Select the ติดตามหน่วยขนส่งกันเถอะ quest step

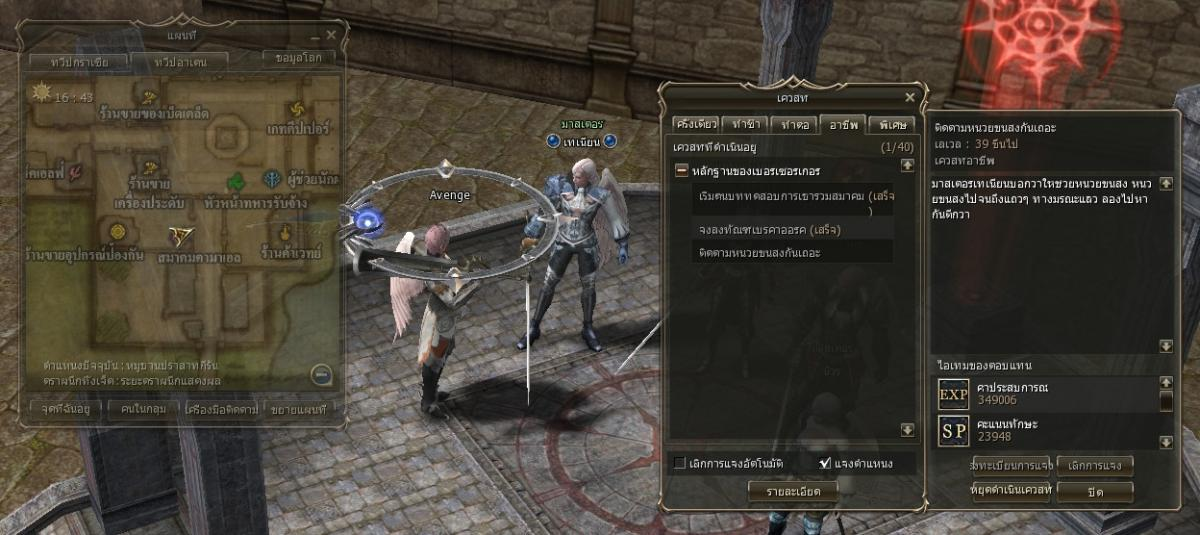[761, 253]
